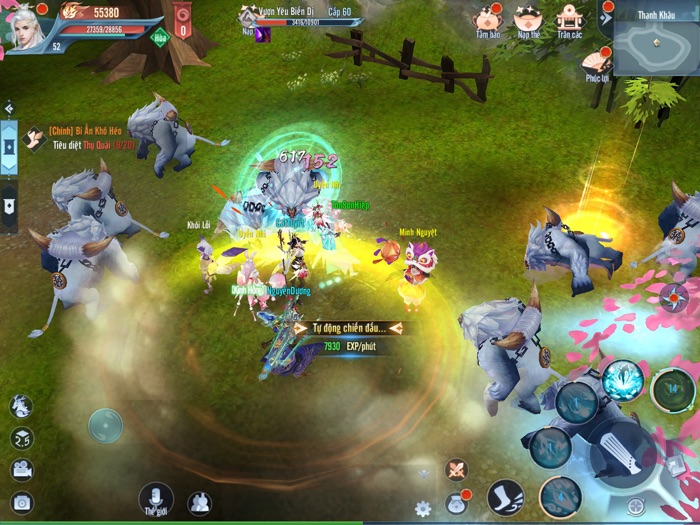This screenshot has height=525, width=700.
Task: Use the boot dash skill
Action: coord(506,497)
